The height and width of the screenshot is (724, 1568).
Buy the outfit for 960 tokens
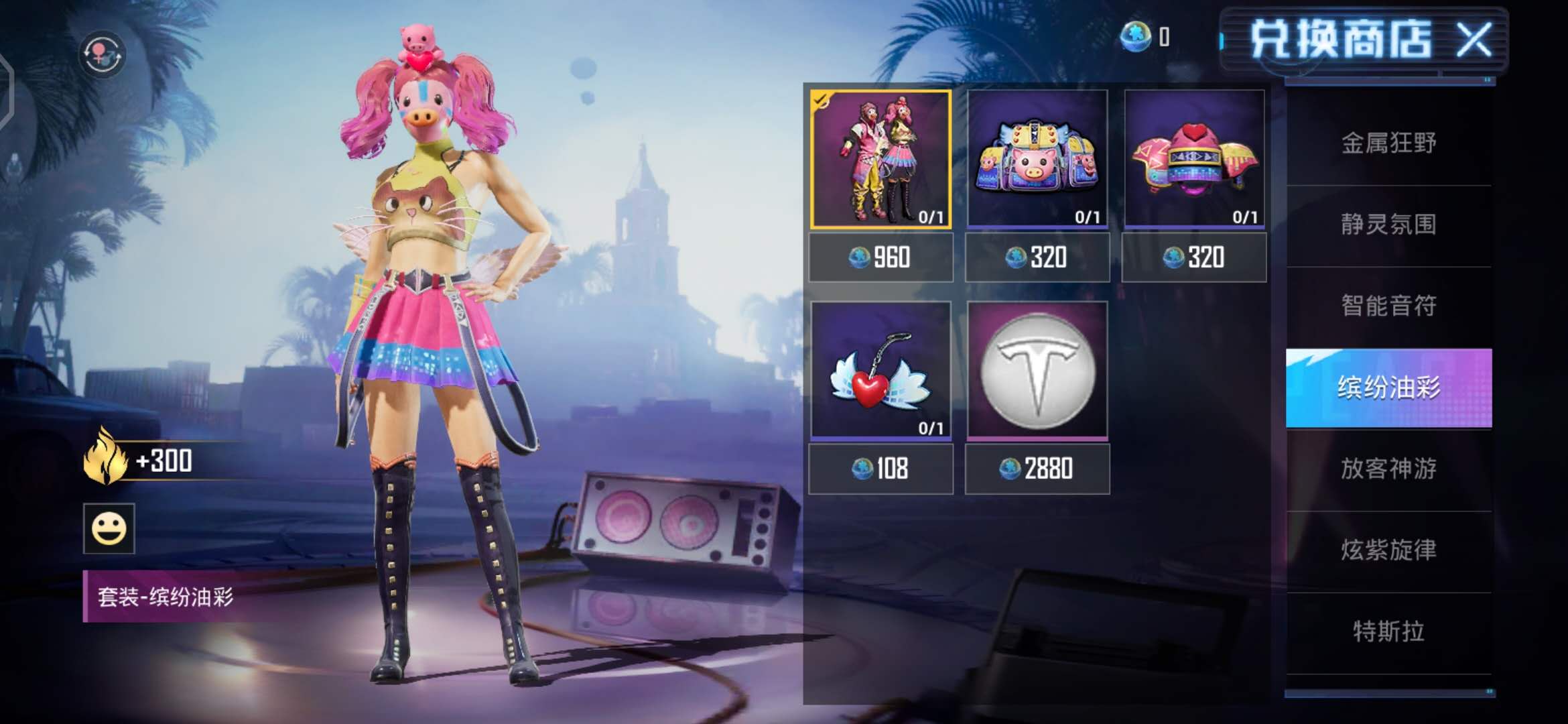pos(880,257)
